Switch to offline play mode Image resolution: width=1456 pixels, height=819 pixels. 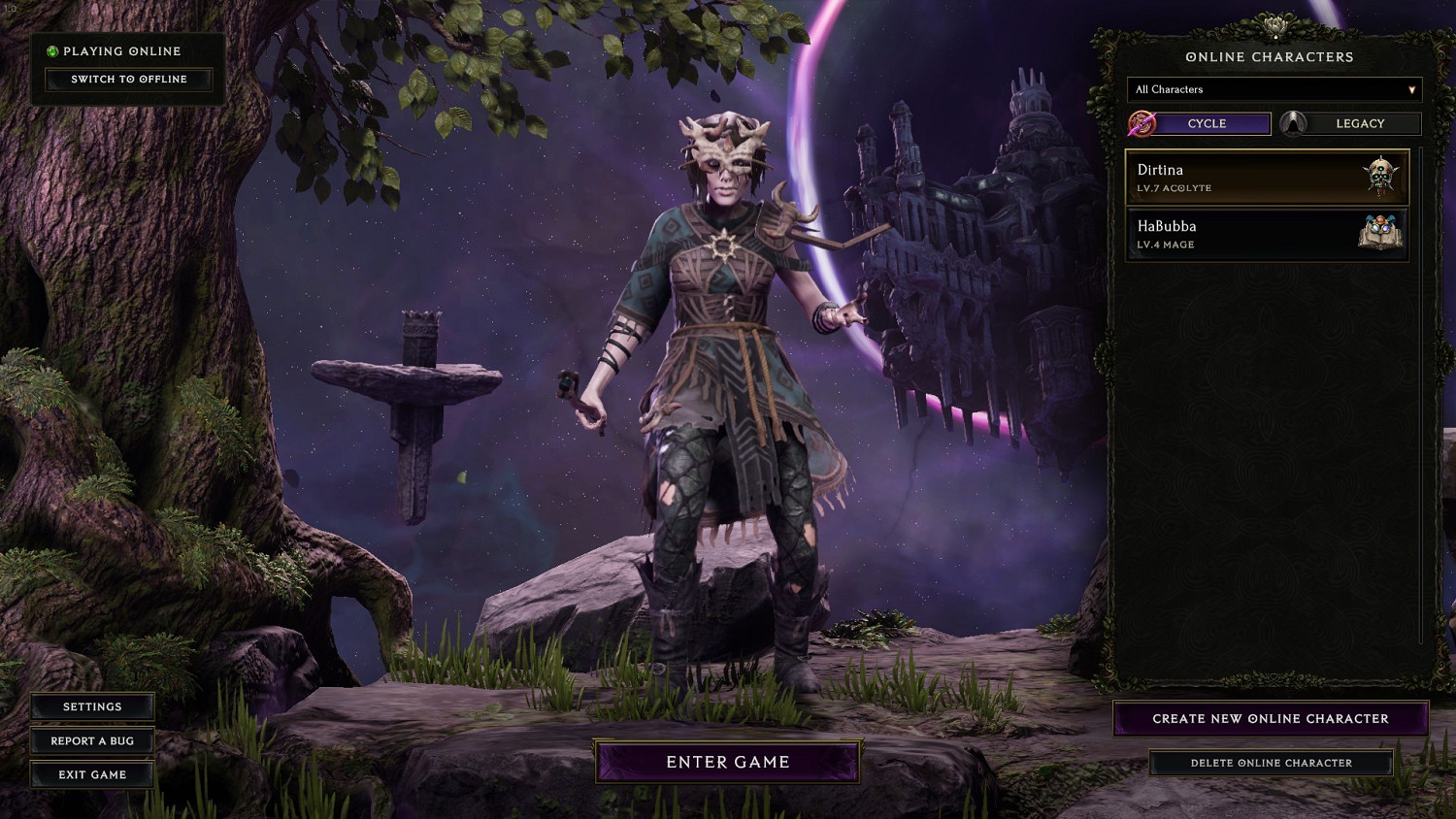128,80
